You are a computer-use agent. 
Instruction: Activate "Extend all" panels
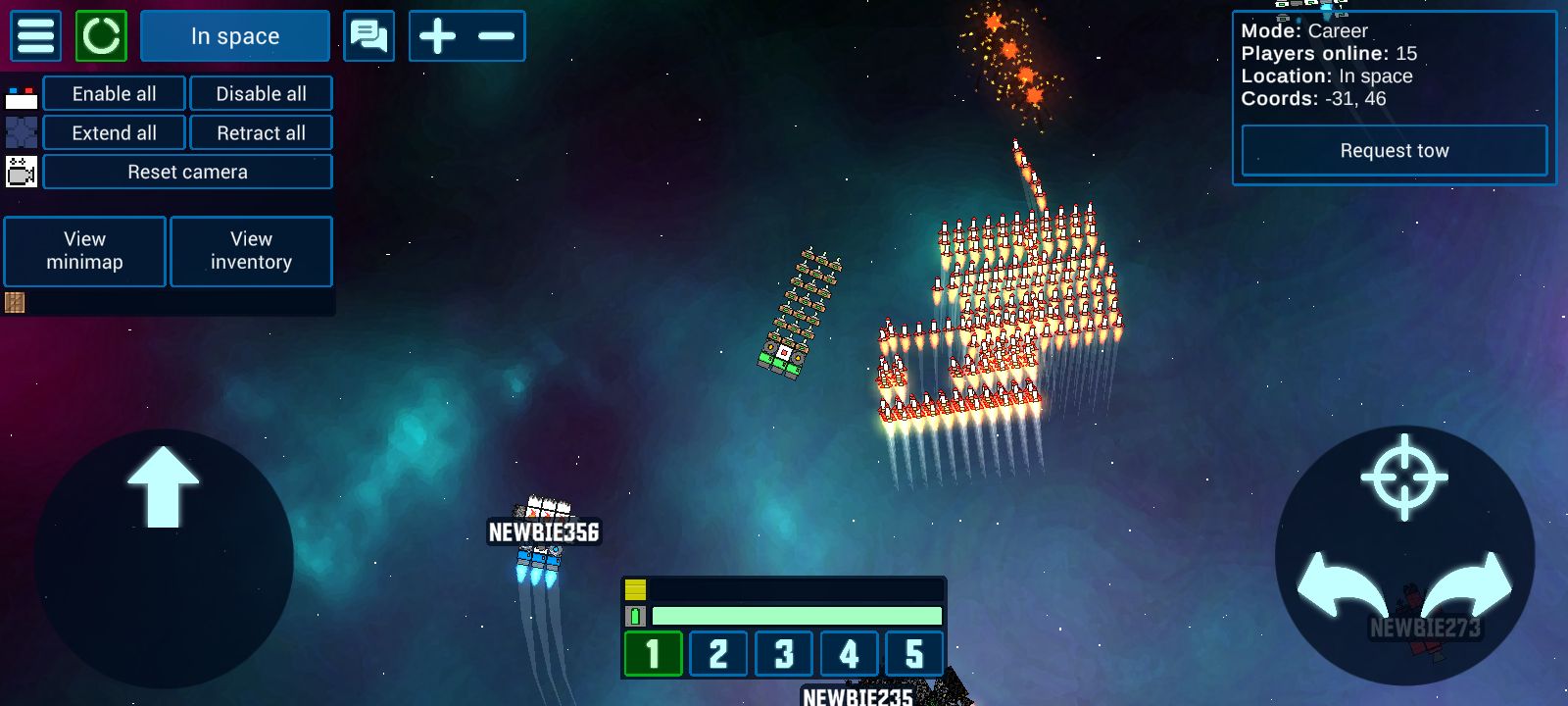coord(114,133)
